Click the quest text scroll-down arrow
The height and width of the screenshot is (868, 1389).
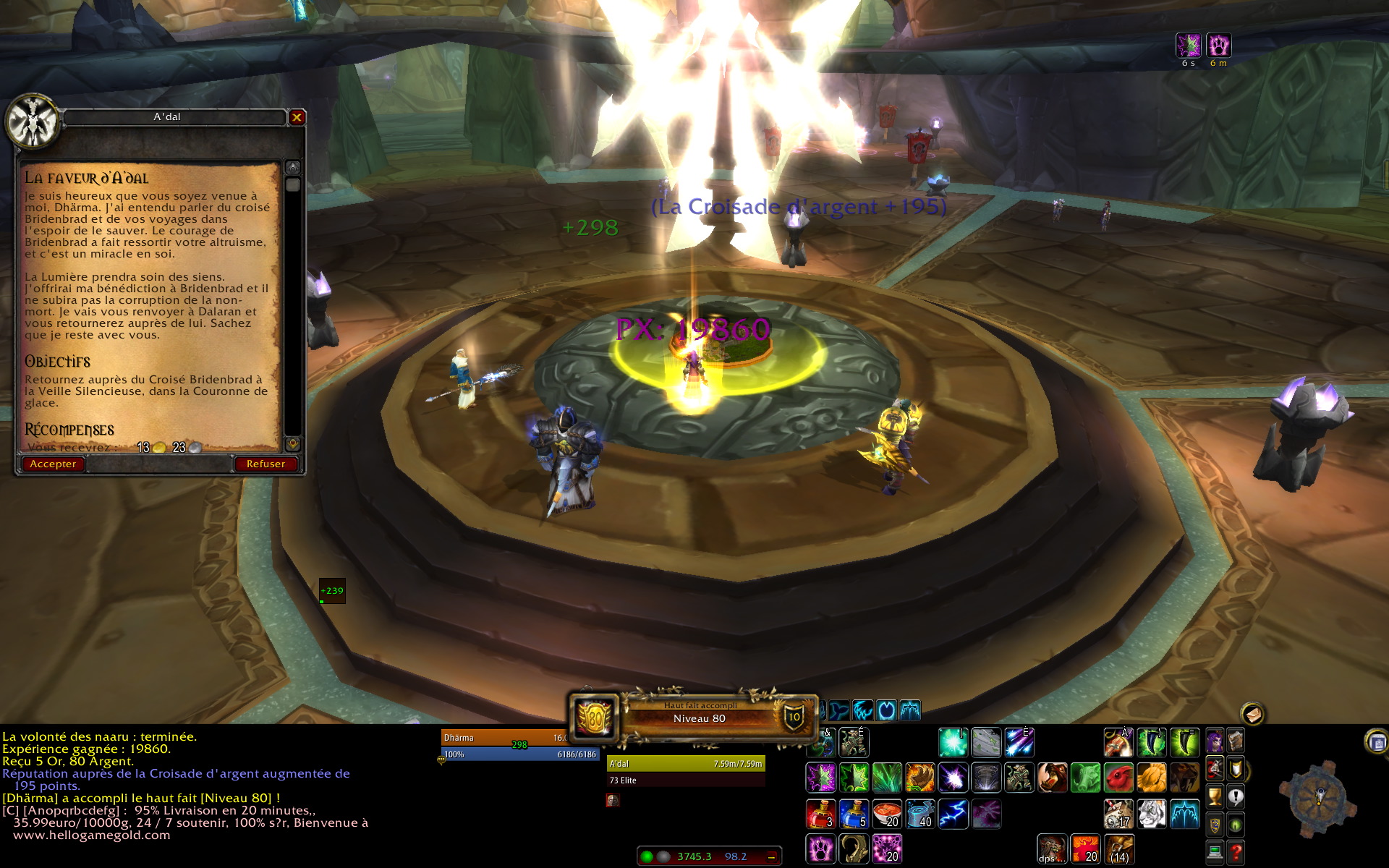pyautogui.click(x=293, y=443)
